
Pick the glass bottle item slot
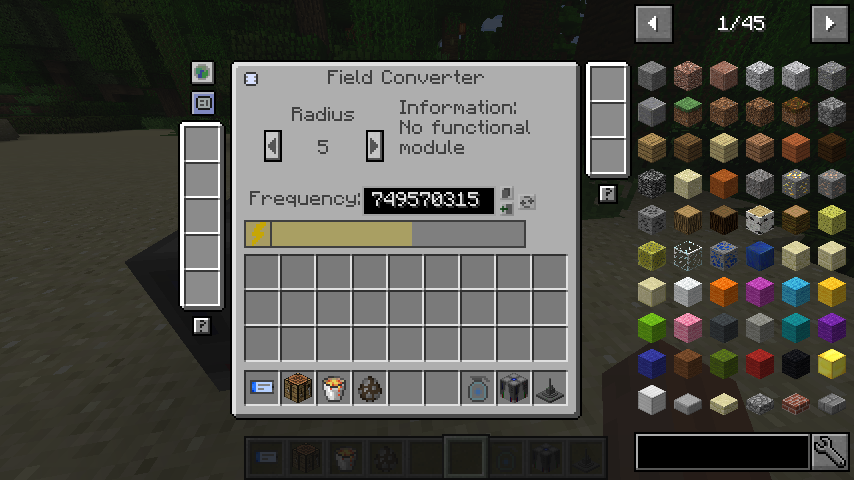coord(478,387)
